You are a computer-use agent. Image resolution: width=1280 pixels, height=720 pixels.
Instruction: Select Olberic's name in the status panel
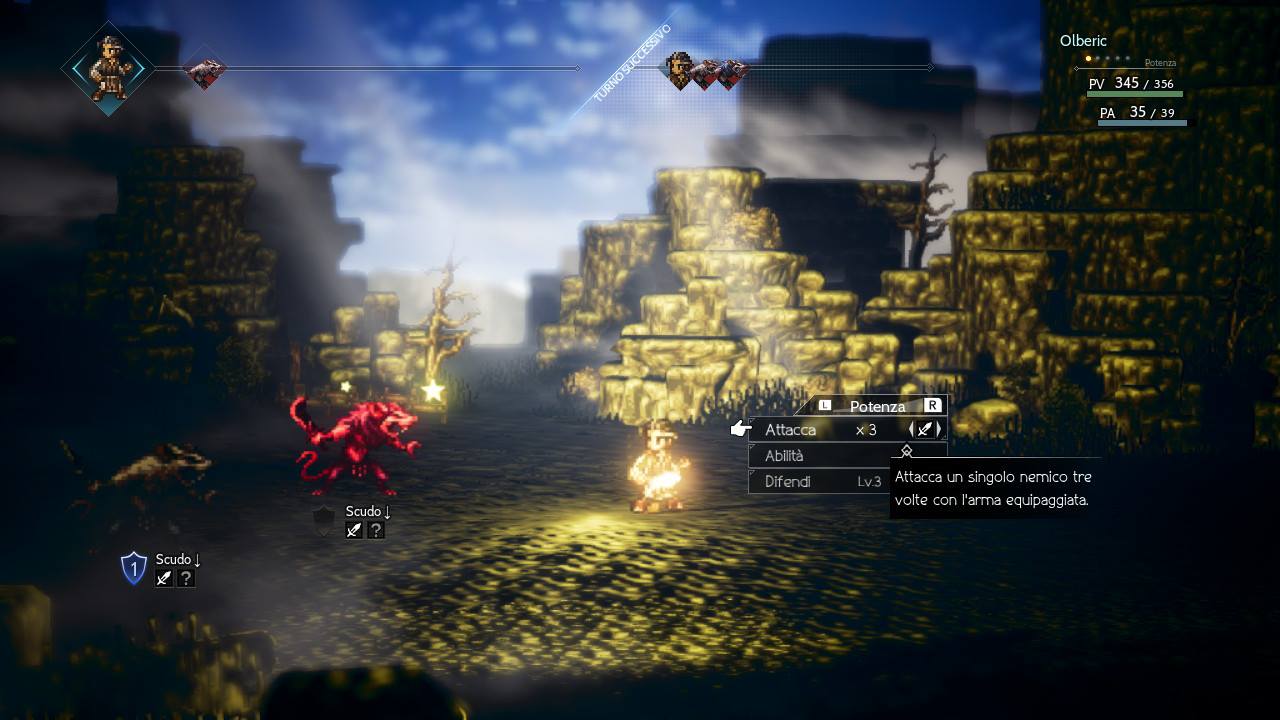tap(1084, 41)
